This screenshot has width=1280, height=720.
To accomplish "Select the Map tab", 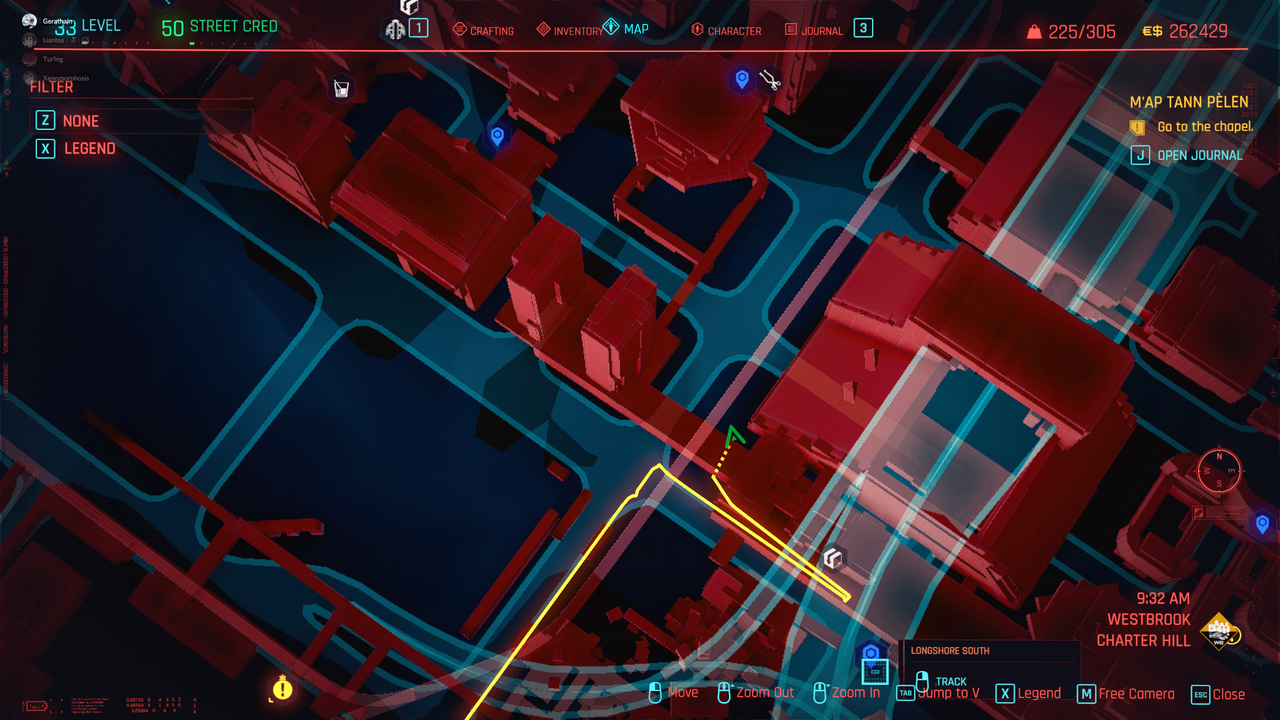I will tap(627, 29).
